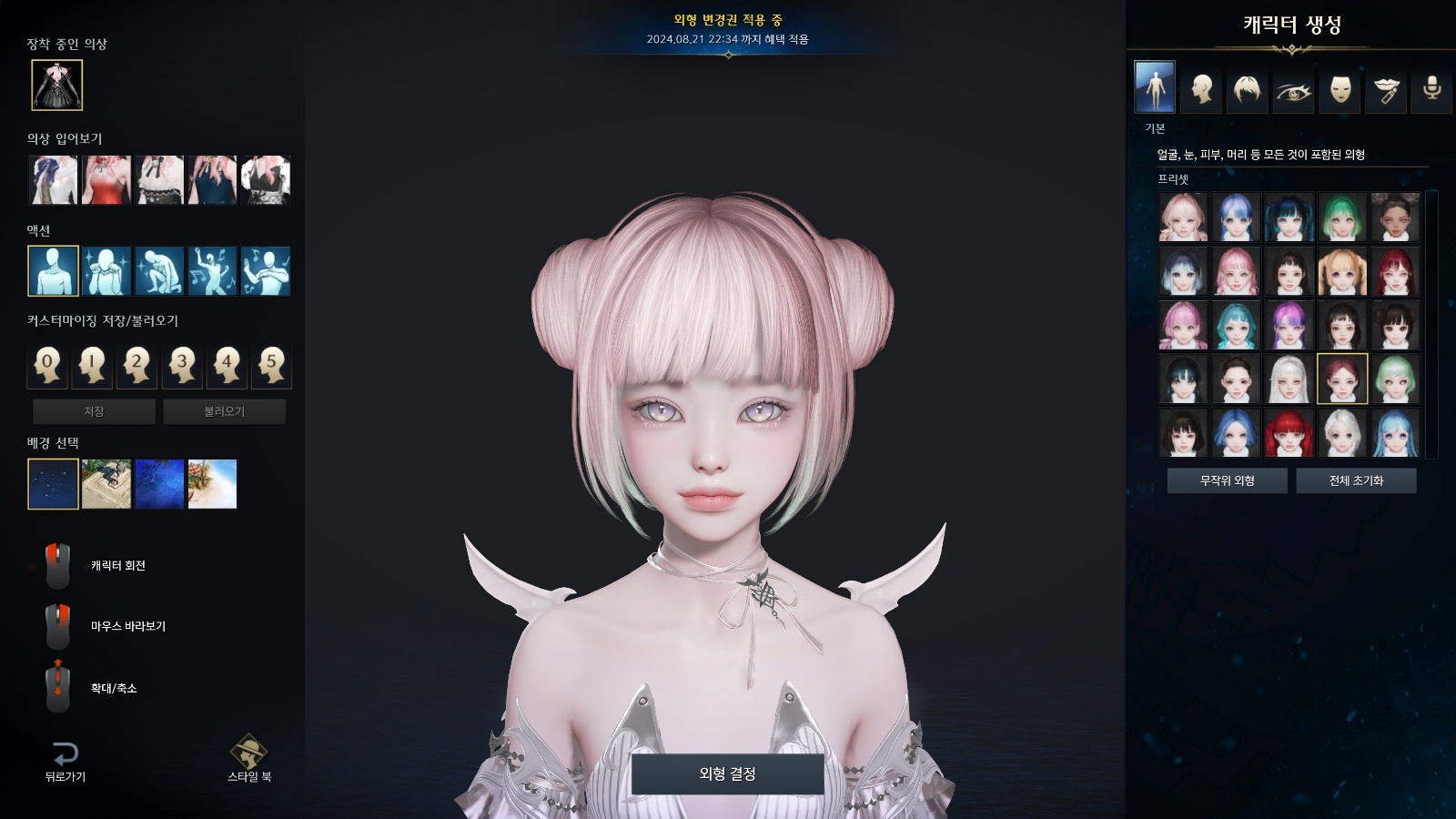Switch to the lips makeup tab
The width and height of the screenshot is (1456, 819).
[1386, 89]
